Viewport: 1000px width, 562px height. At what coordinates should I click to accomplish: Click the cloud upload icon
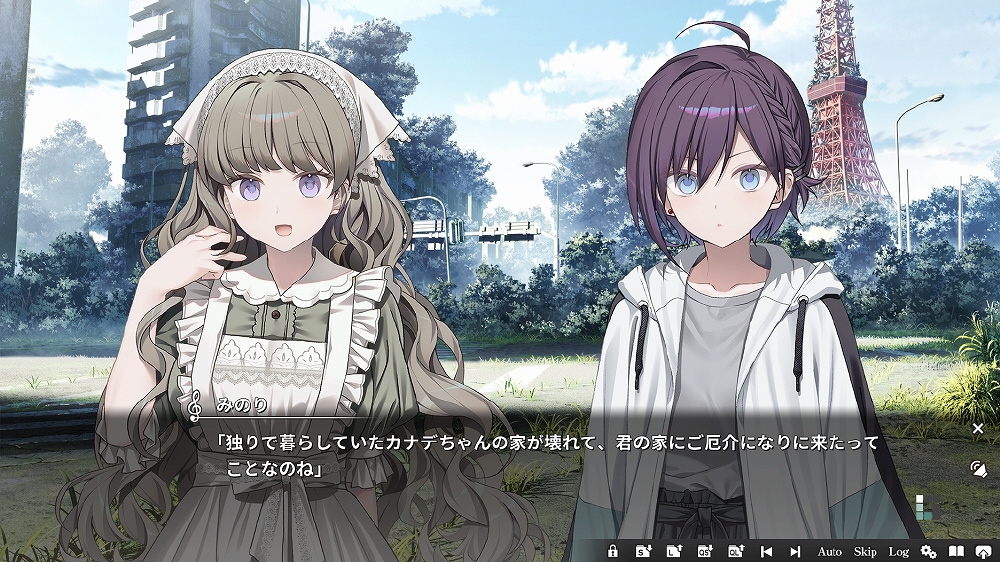click(982, 551)
